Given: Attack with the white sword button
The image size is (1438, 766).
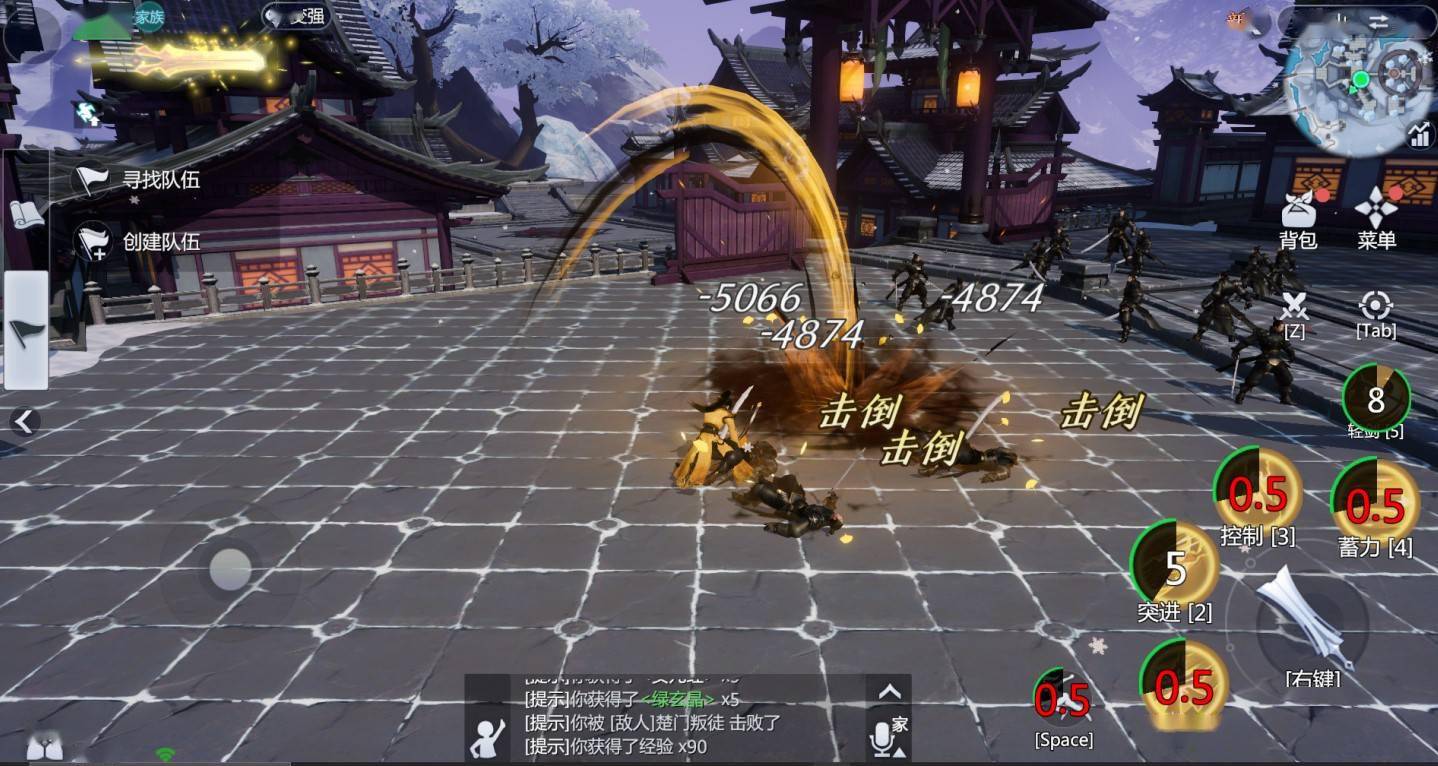Looking at the screenshot, I should click(1298, 618).
